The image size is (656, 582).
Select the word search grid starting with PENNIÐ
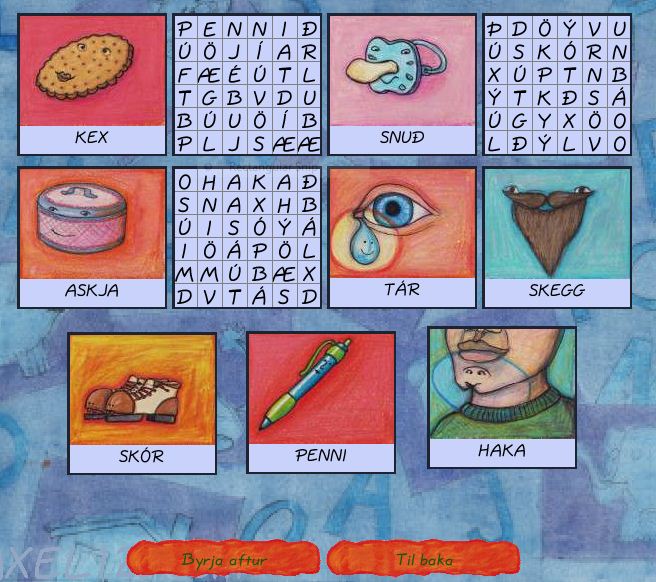tap(247, 85)
